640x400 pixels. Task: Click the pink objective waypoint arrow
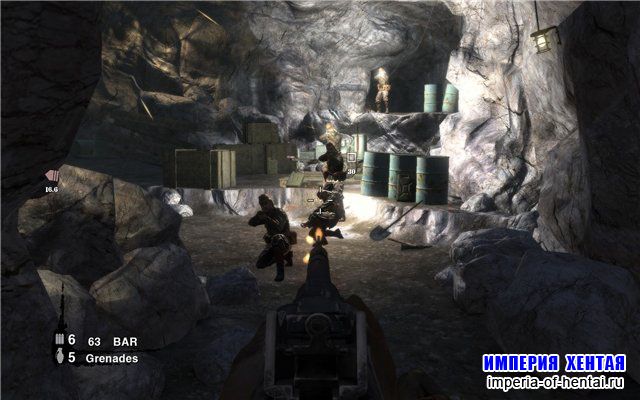[x=56, y=174]
